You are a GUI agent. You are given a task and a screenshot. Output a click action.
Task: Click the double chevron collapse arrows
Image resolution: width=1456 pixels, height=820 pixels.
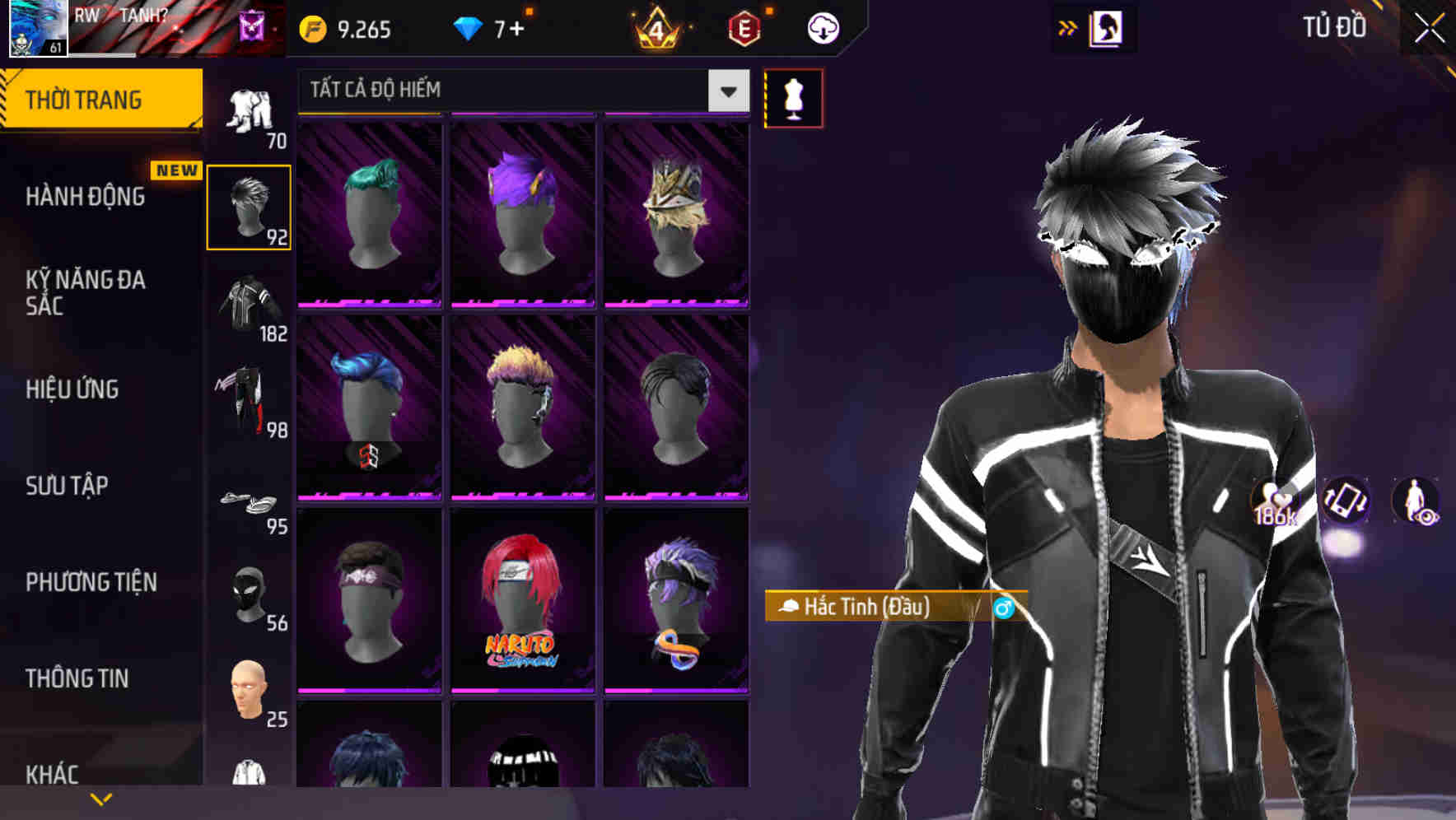coord(1067,26)
